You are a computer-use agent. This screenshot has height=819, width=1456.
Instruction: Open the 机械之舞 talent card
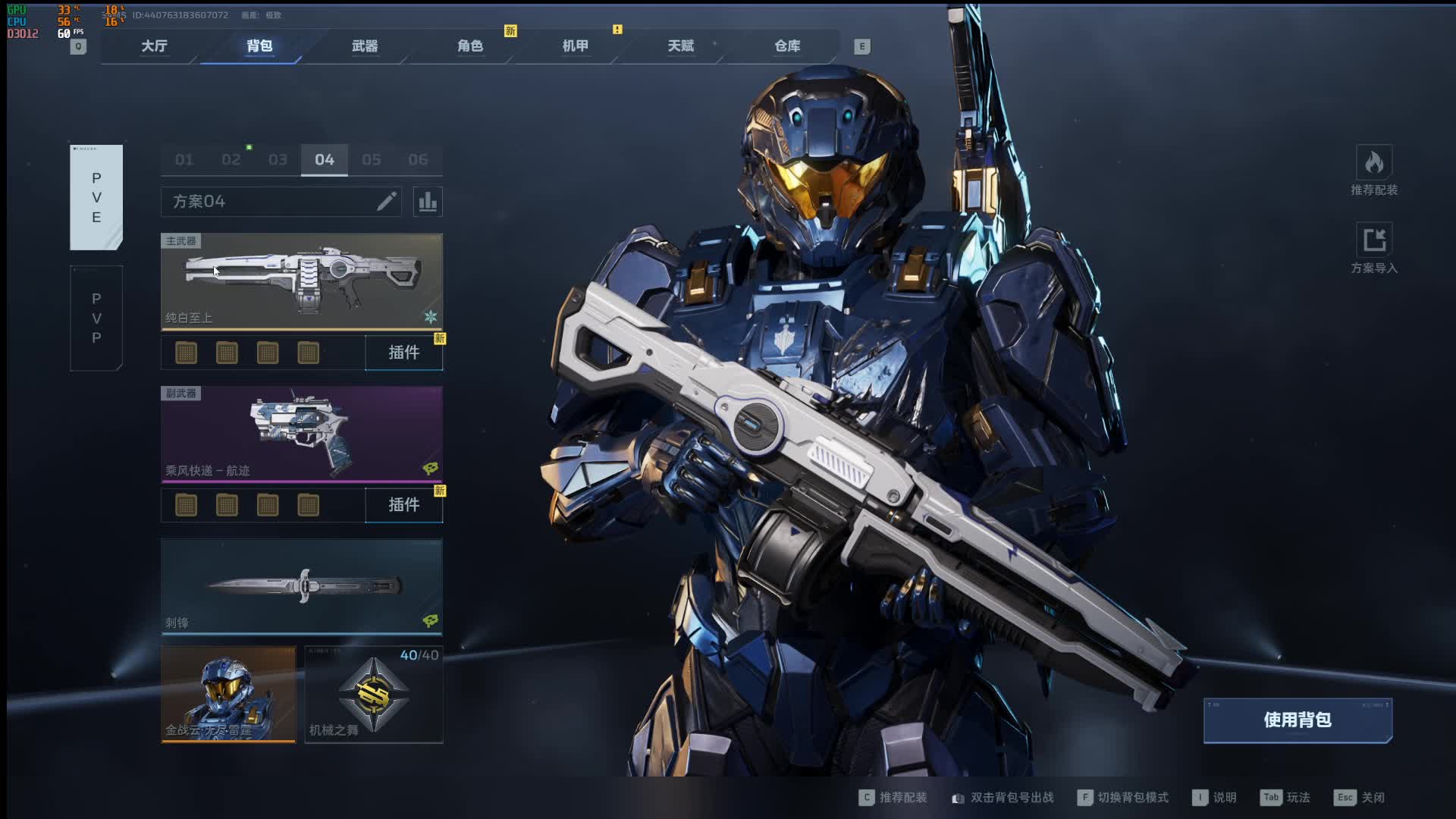point(374,694)
